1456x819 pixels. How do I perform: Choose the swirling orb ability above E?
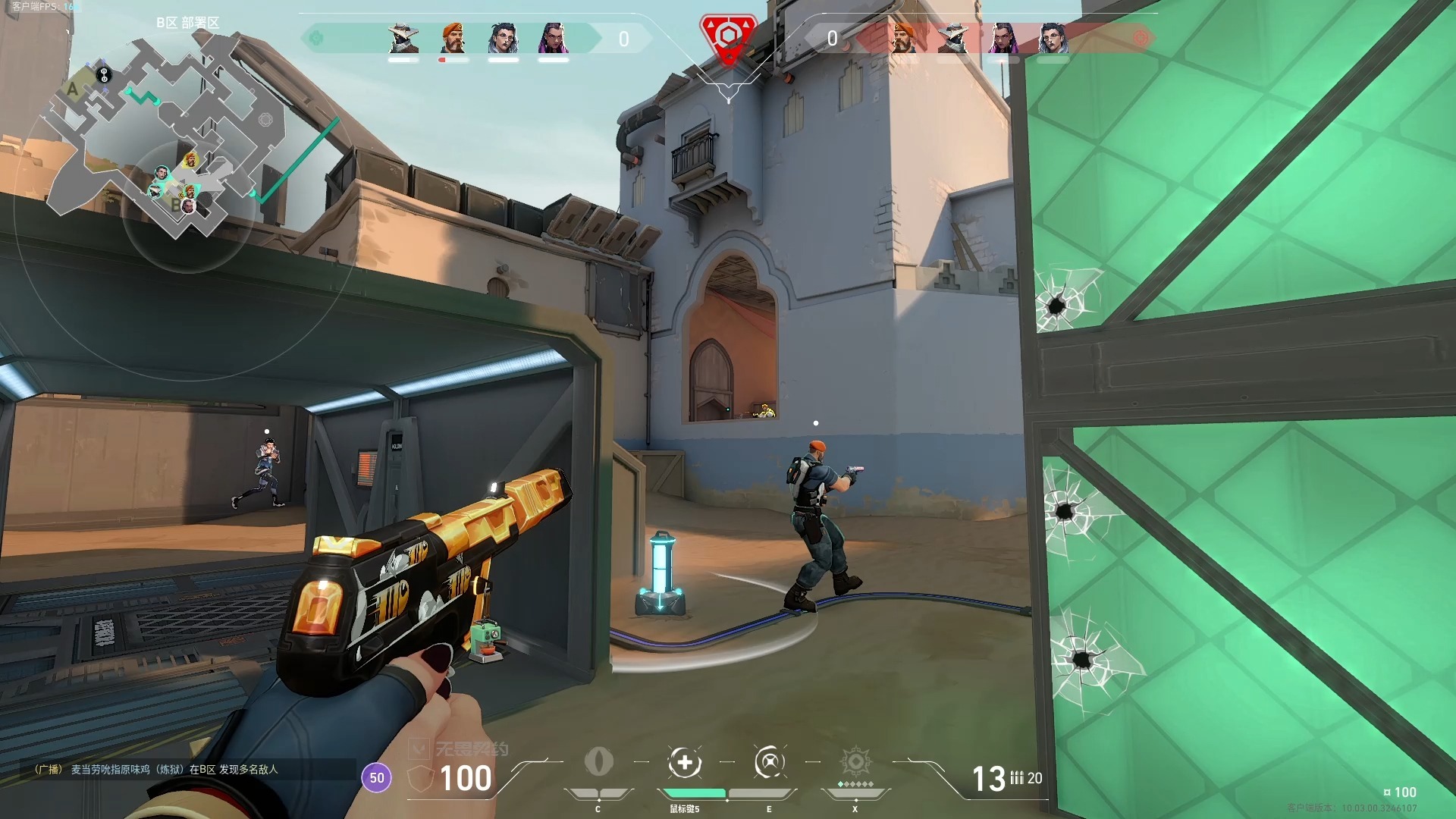click(x=769, y=762)
